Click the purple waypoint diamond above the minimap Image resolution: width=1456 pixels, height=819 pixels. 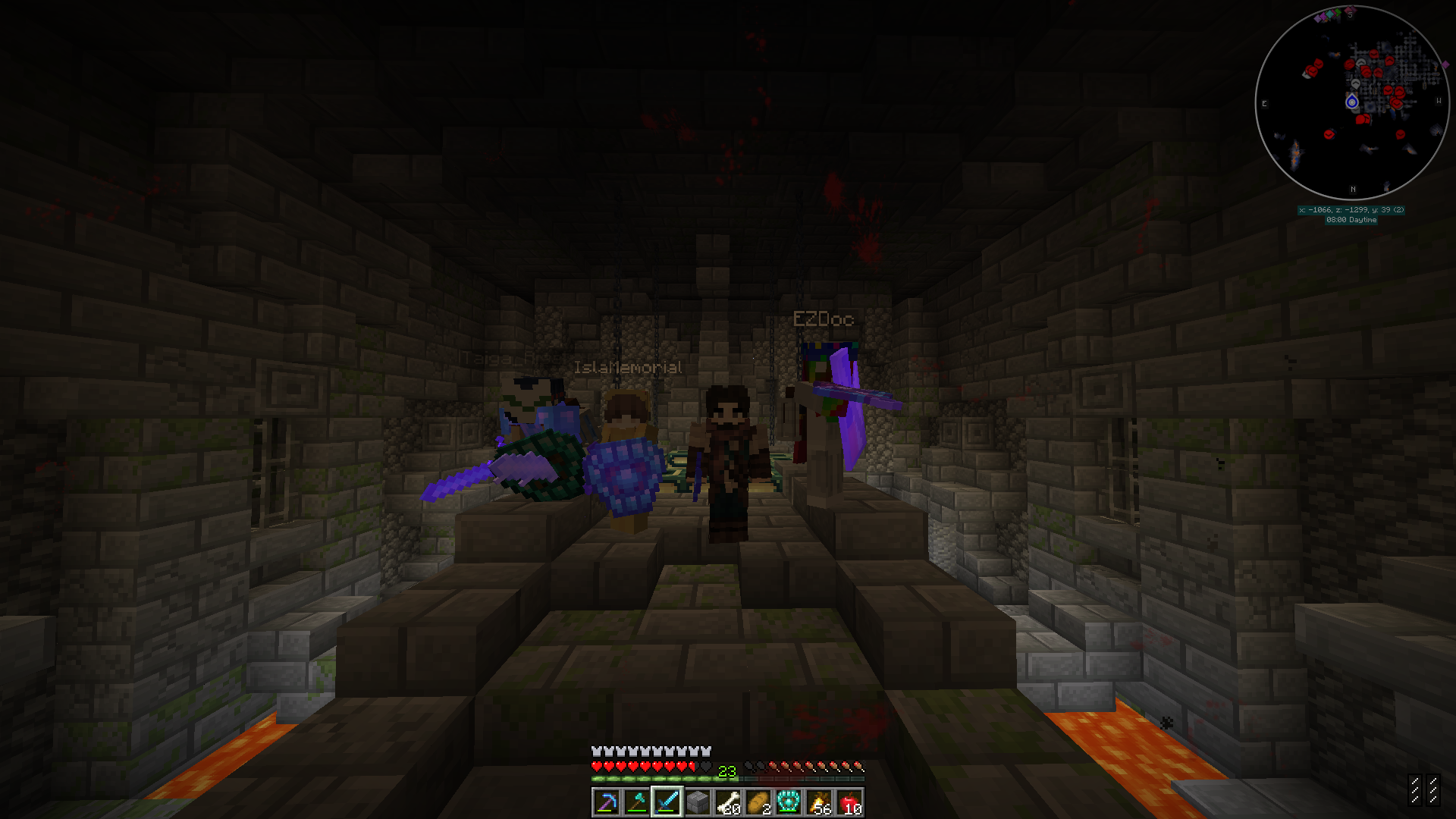1317,18
